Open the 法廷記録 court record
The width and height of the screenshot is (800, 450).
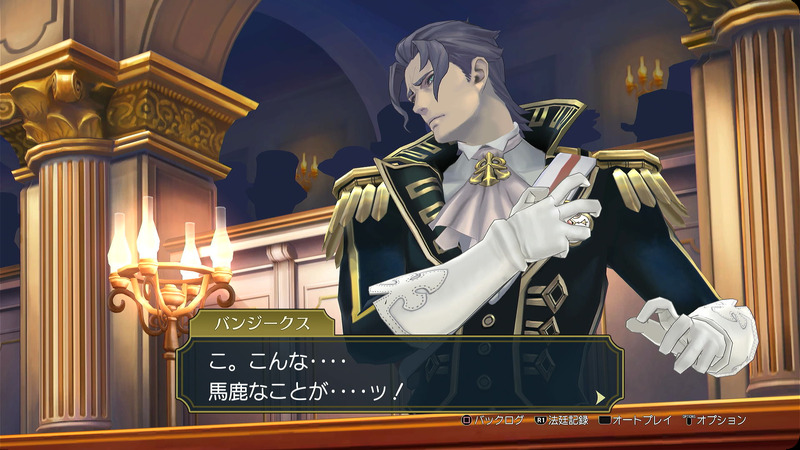coord(565,420)
